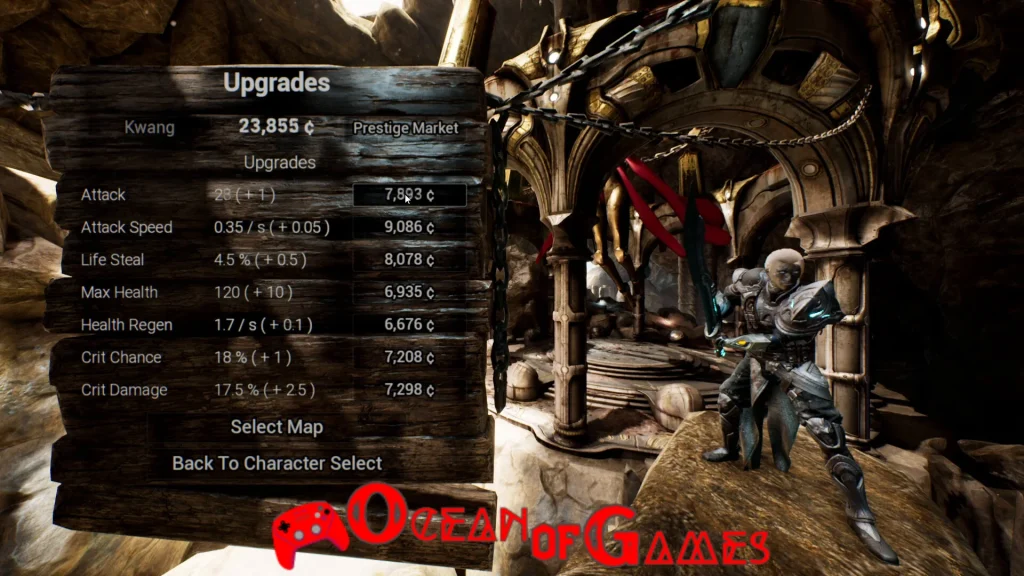This screenshot has height=576, width=1024.
Task: Buy the Attack upgrade for 7,893
Action: pyautogui.click(x=410, y=195)
